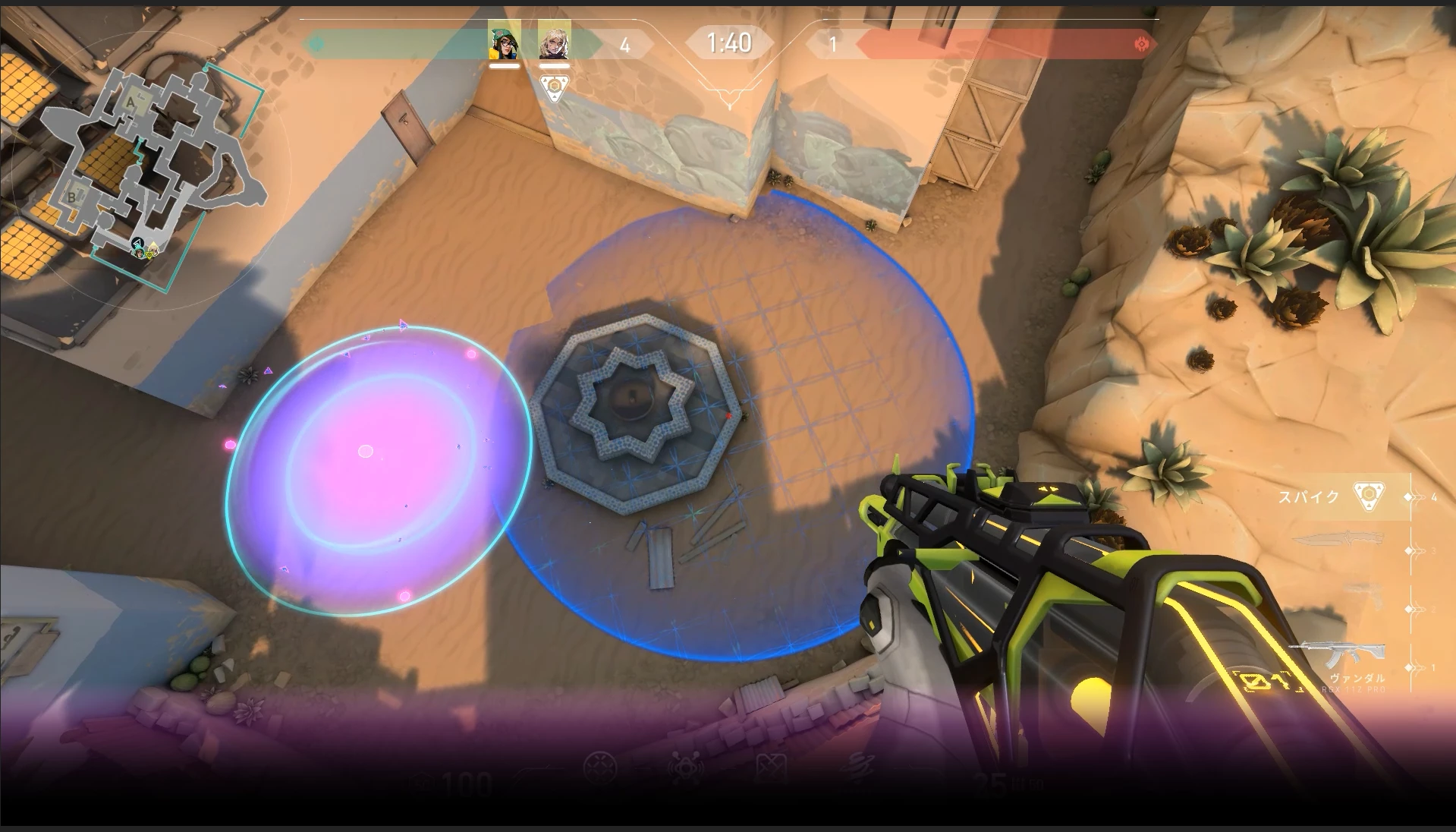The image size is (1456, 832).
Task: Select Killjoy's portrait in the team bar
Action: pyautogui.click(x=504, y=41)
